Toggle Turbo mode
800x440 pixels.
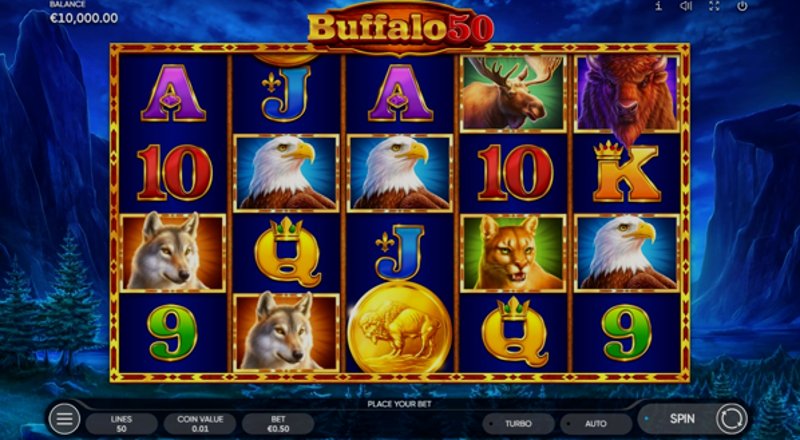517,423
